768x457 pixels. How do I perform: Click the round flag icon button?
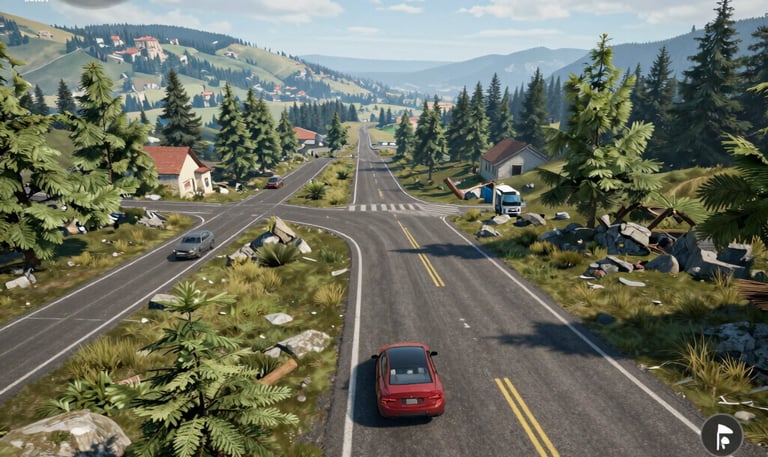(x=721, y=434)
